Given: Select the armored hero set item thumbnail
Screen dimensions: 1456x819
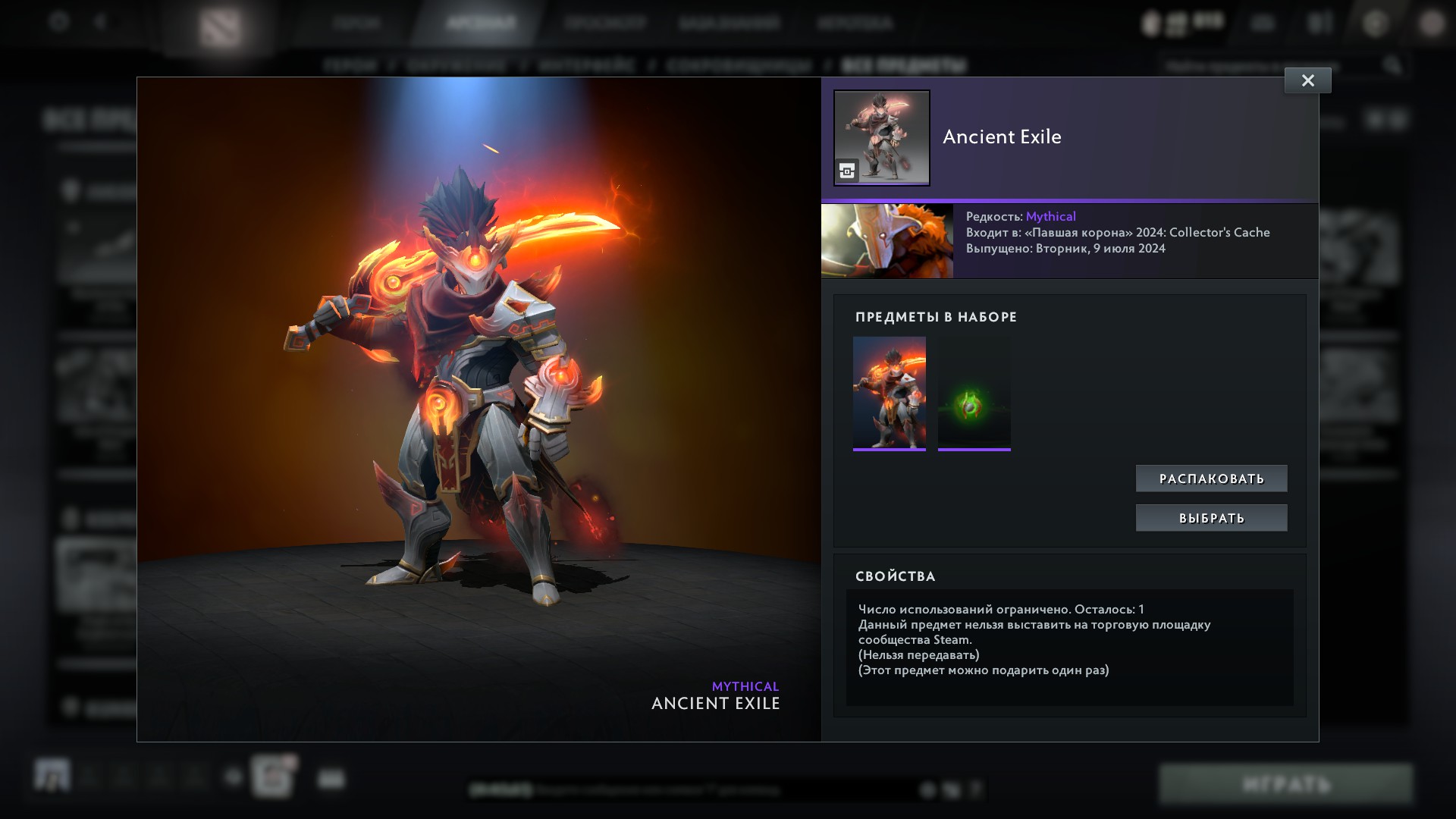Looking at the screenshot, I should click(x=889, y=393).
